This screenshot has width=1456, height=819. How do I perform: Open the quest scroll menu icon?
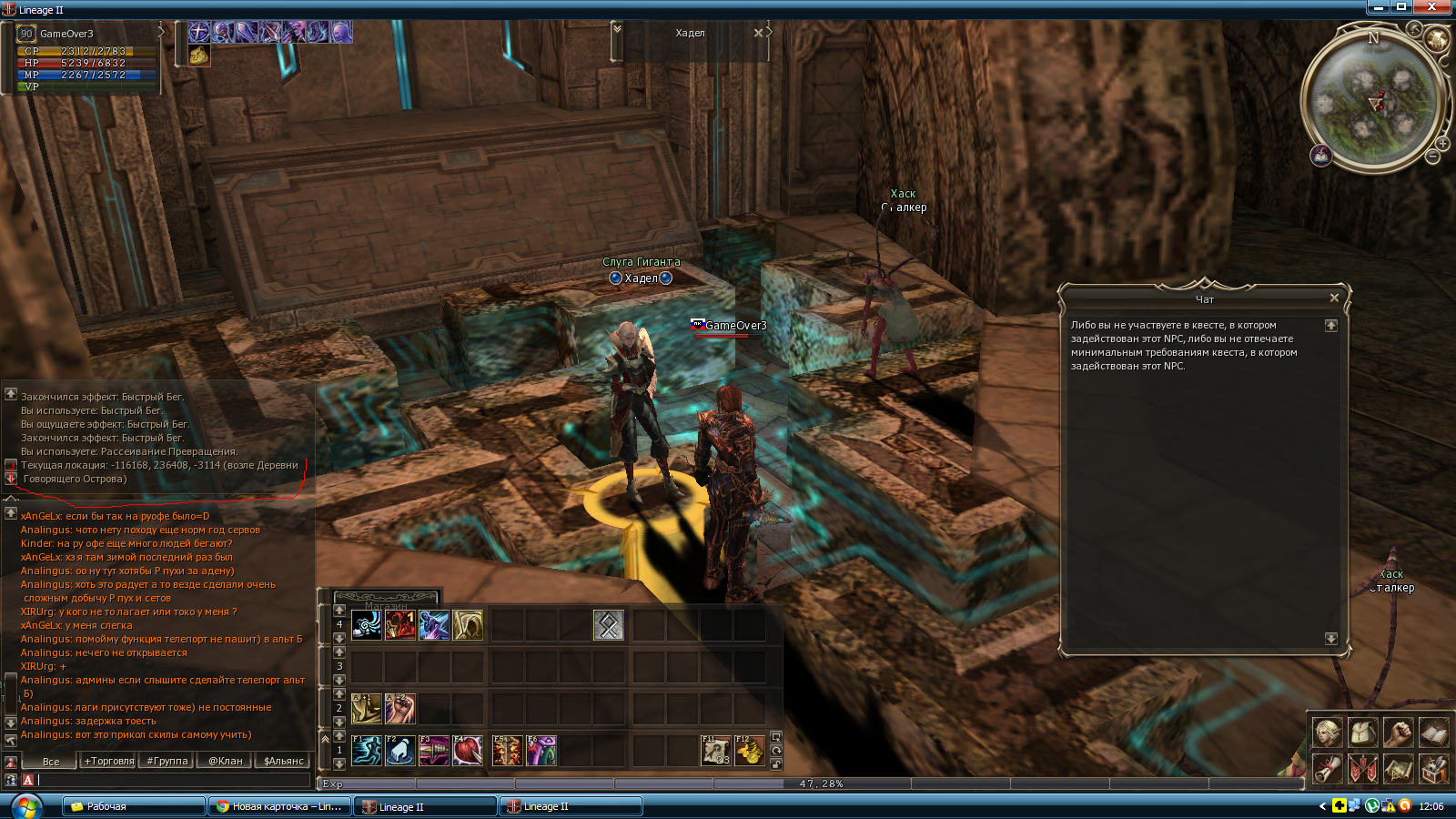tap(1327, 769)
